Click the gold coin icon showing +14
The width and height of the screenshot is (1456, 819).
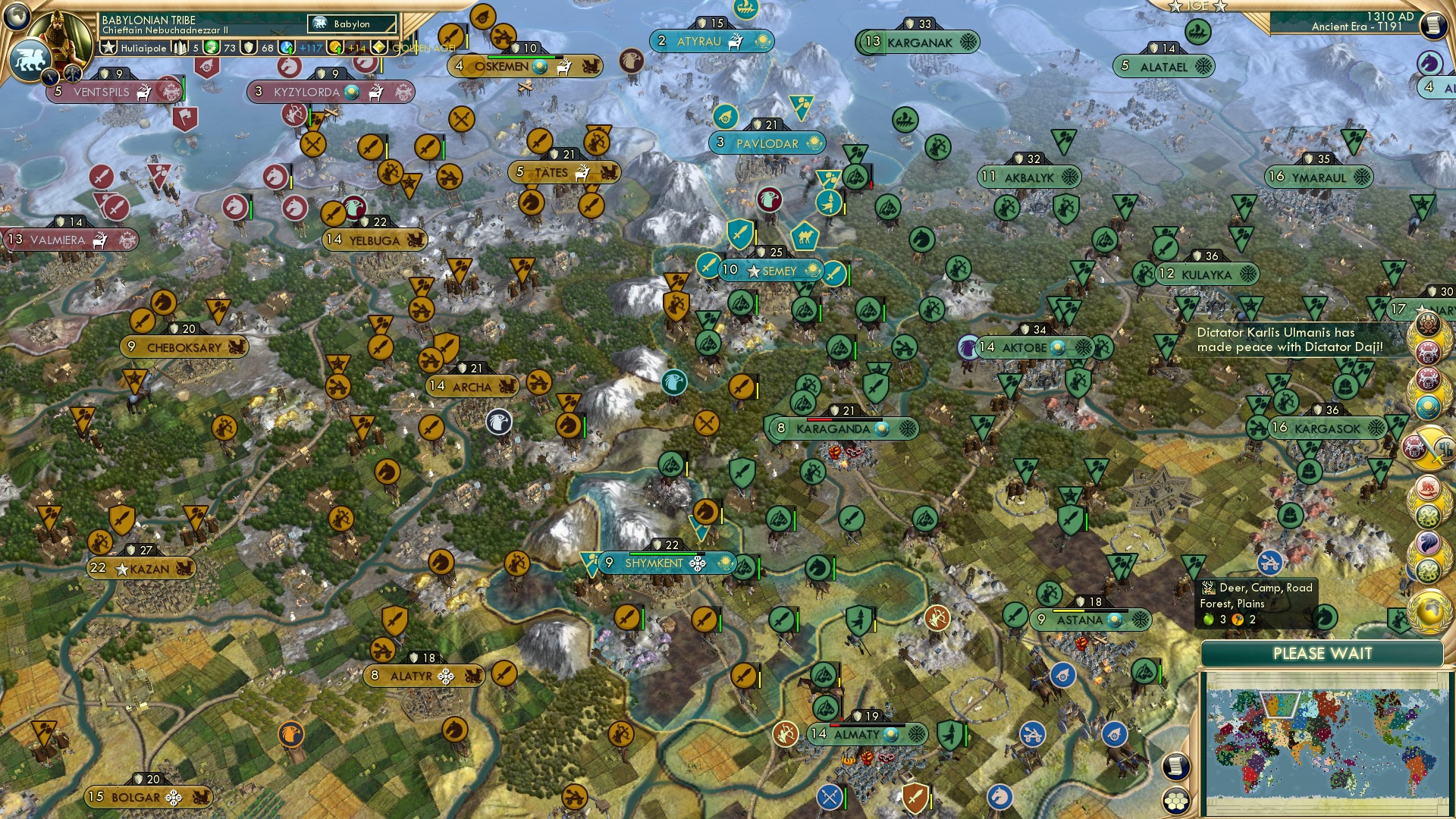pos(335,46)
